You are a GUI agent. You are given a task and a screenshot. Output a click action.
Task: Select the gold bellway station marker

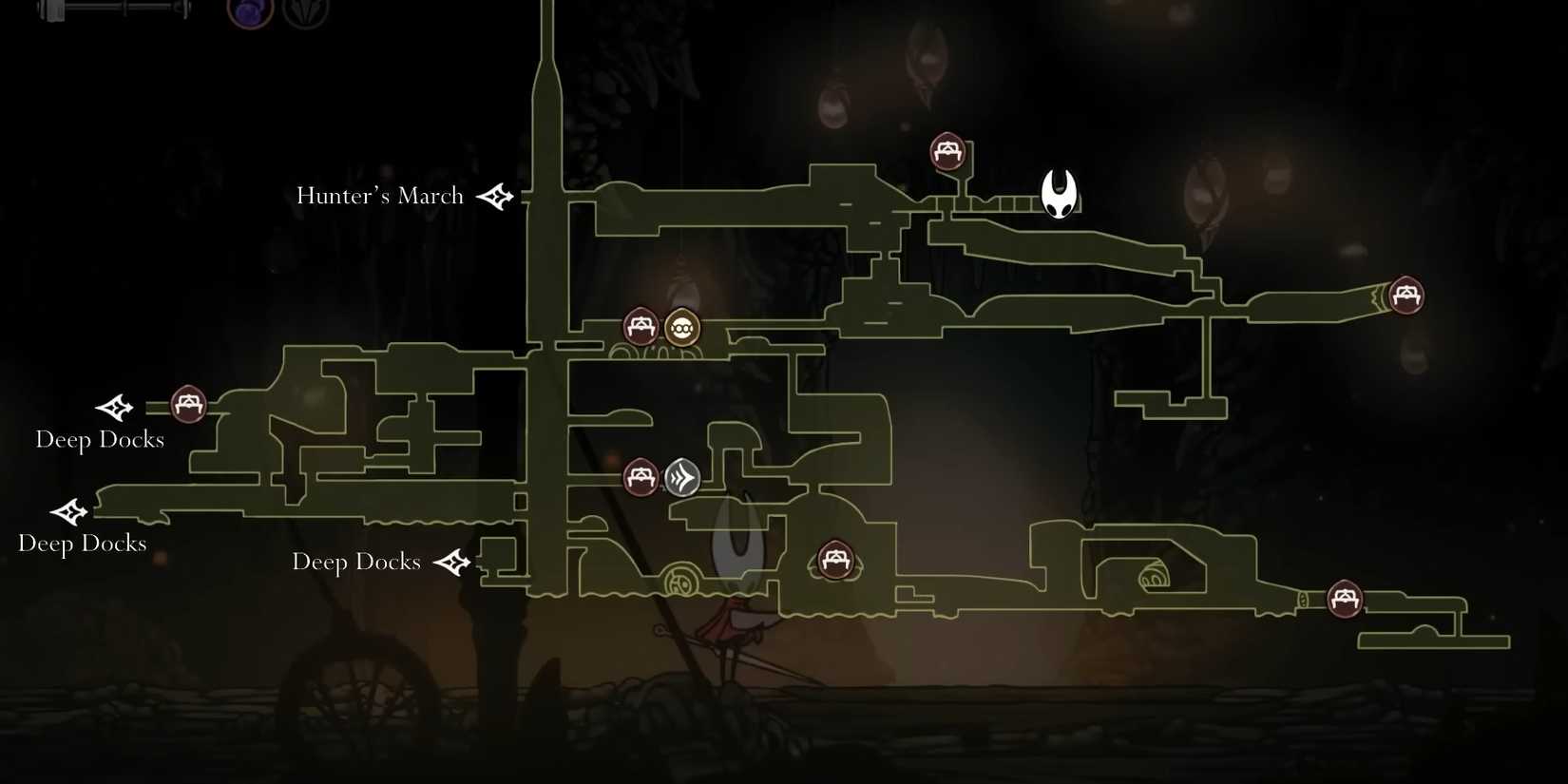point(681,326)
